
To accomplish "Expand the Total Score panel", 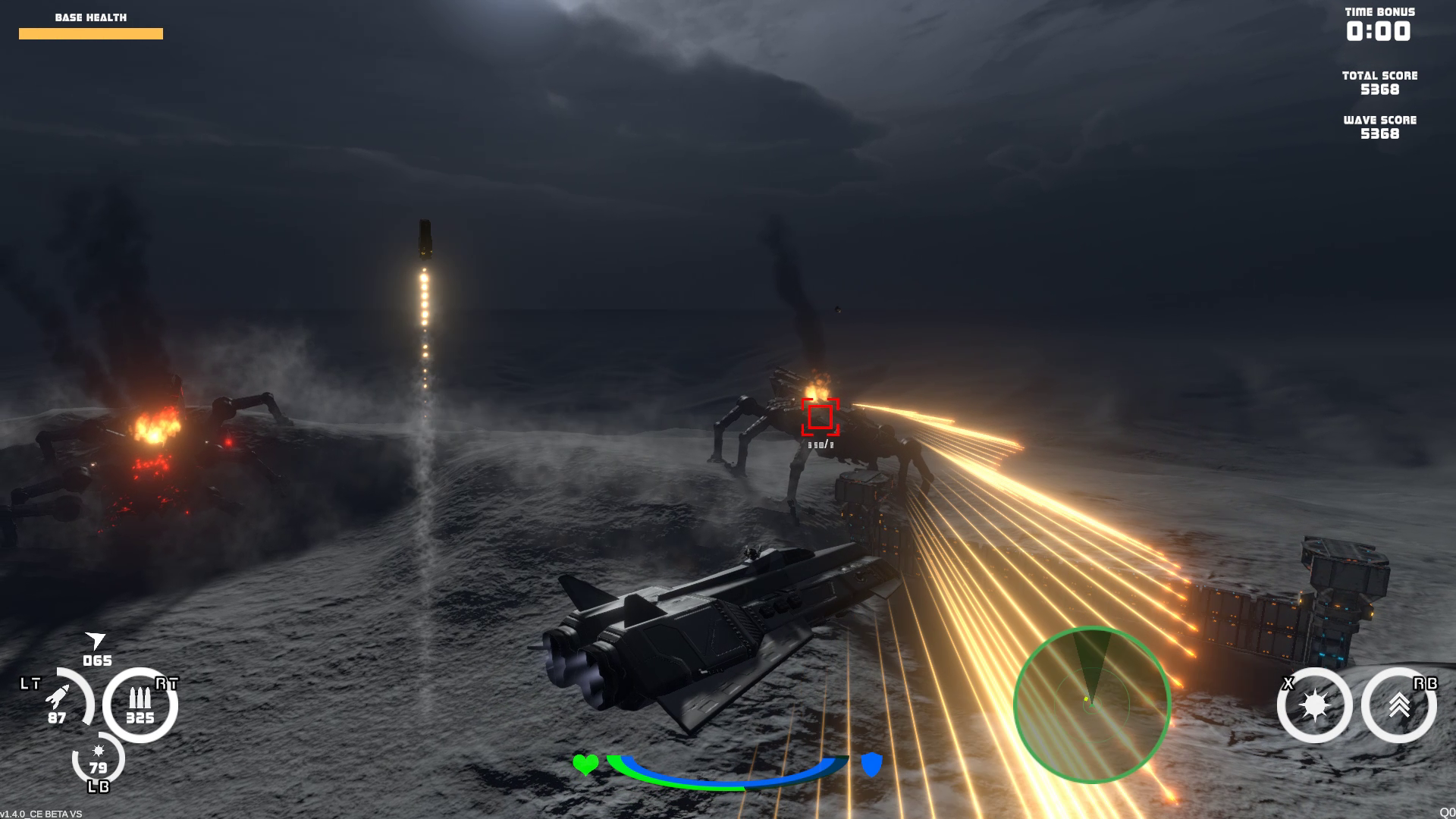I will click(1379, 83).
